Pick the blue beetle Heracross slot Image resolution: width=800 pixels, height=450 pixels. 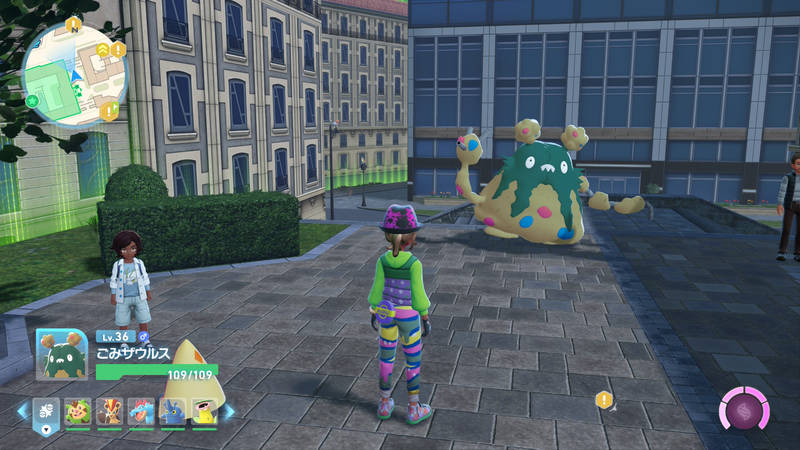[173, 410]
